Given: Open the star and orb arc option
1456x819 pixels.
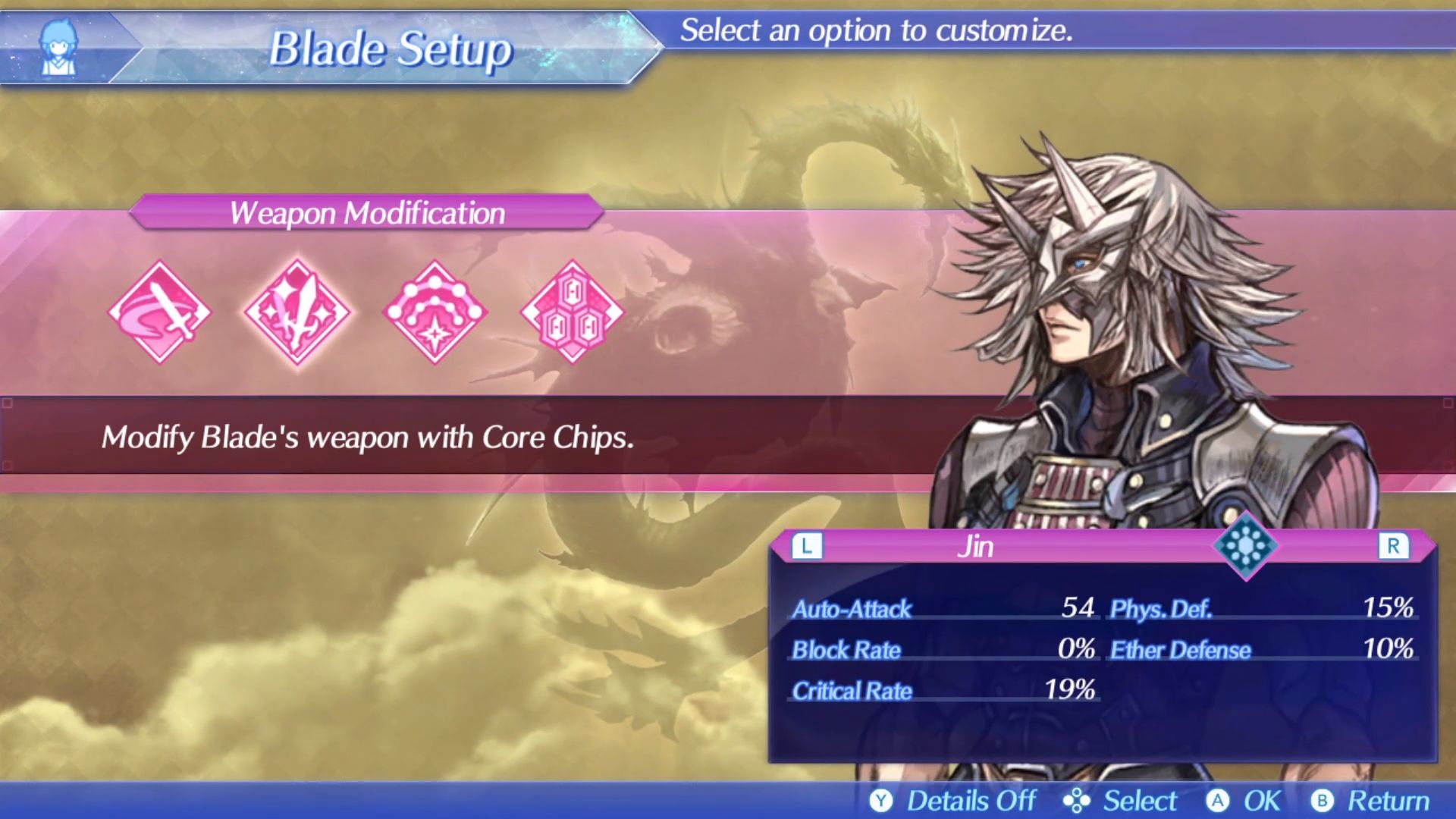Looking at the screenshot, I should [x=434, y=312].
